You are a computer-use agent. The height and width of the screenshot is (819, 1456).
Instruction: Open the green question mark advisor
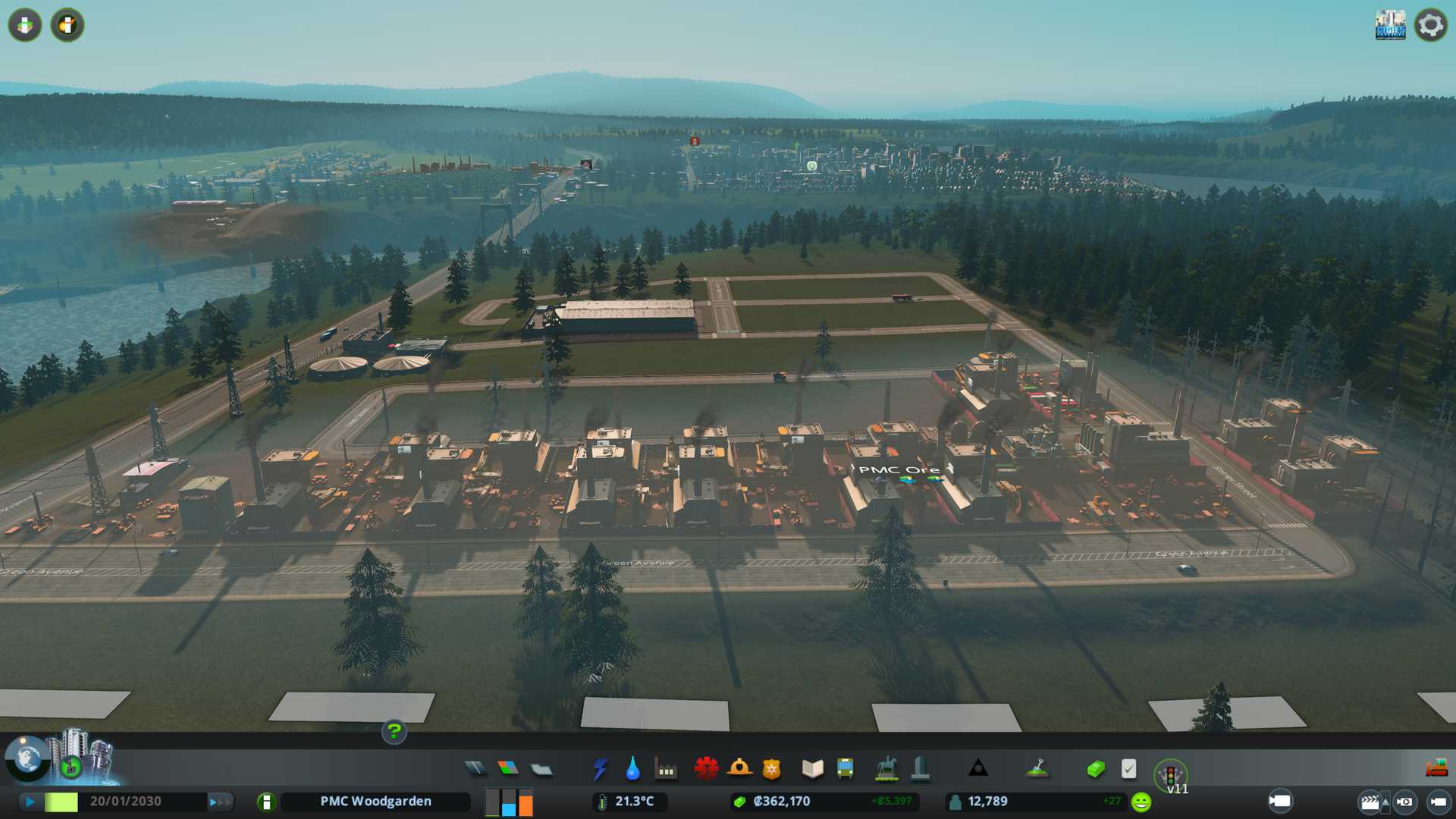(394, 732)
